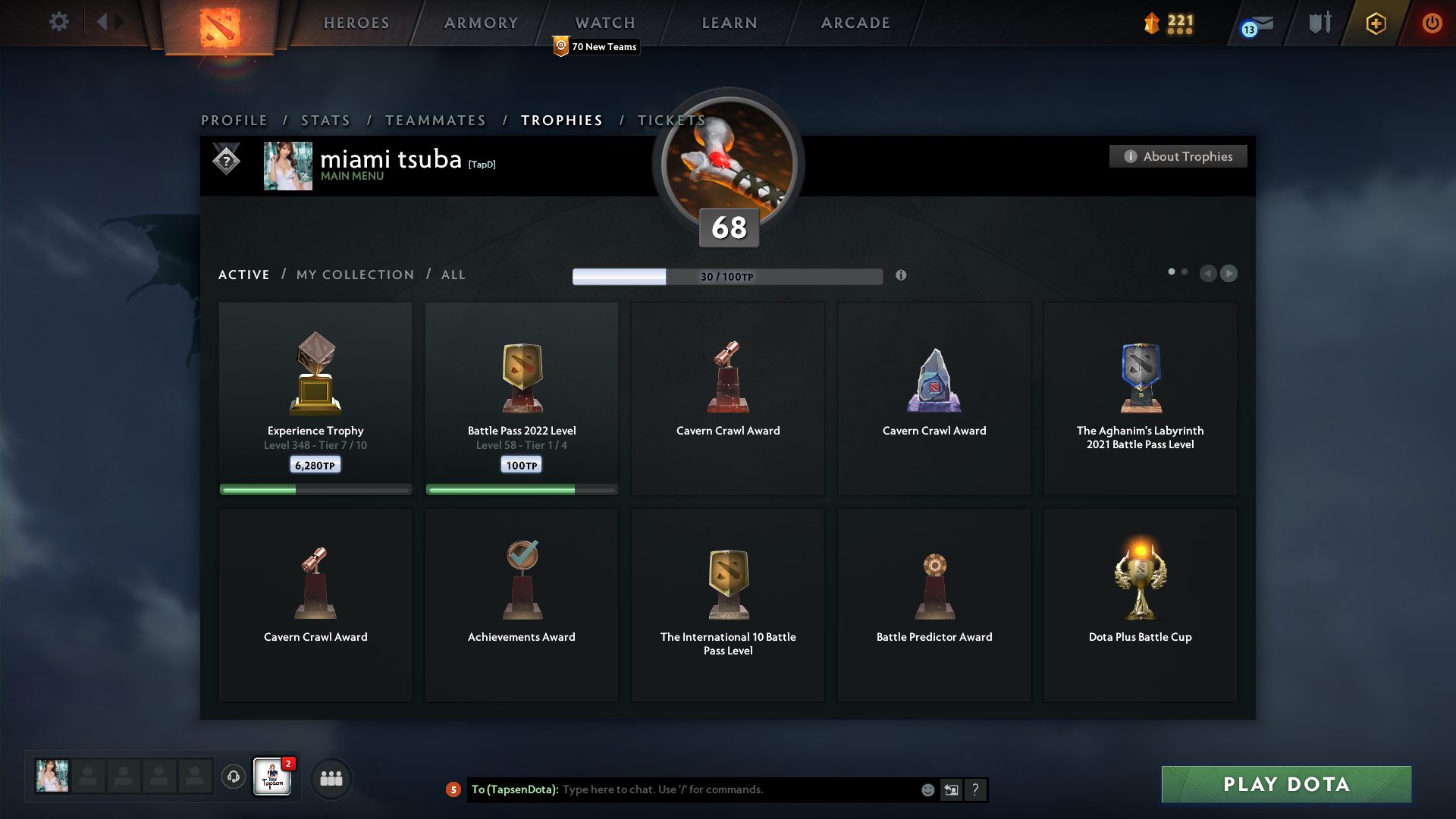Open the TROPHIES tab
Screen dimensions: 1456x819
(x=561, y=120)
